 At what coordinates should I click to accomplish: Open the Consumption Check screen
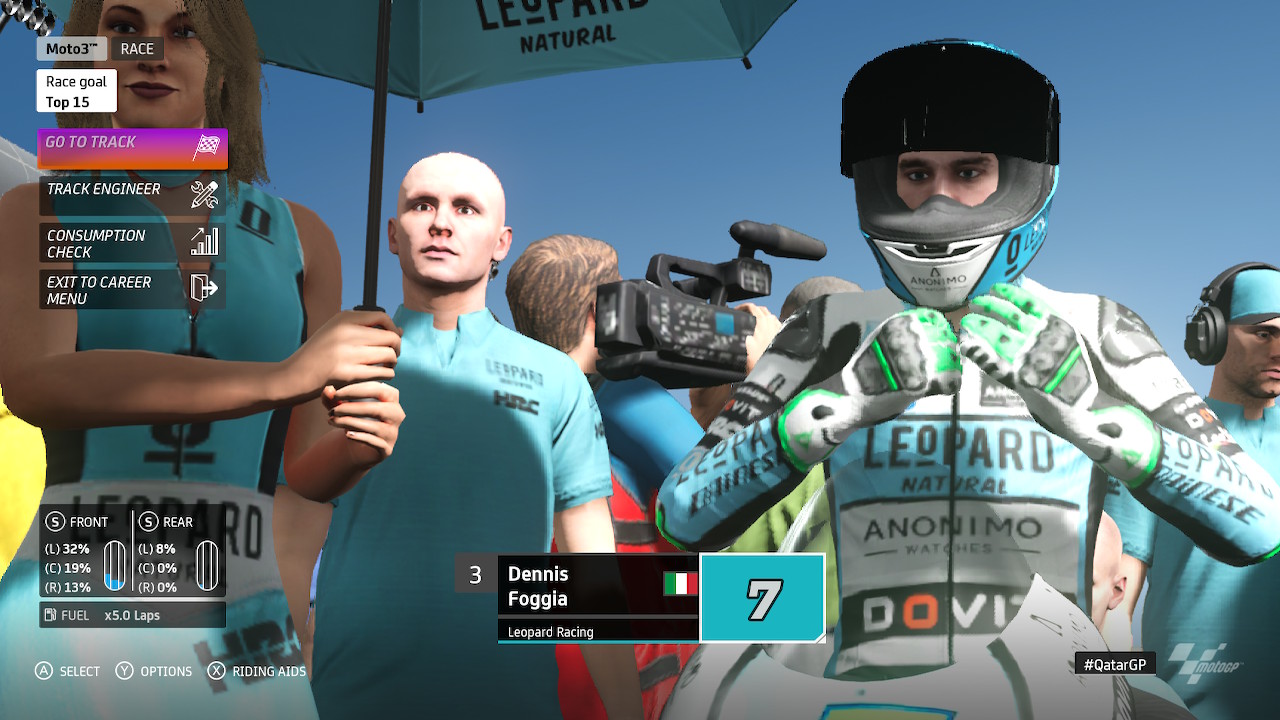pyautogui.click(x=132, y=242)
